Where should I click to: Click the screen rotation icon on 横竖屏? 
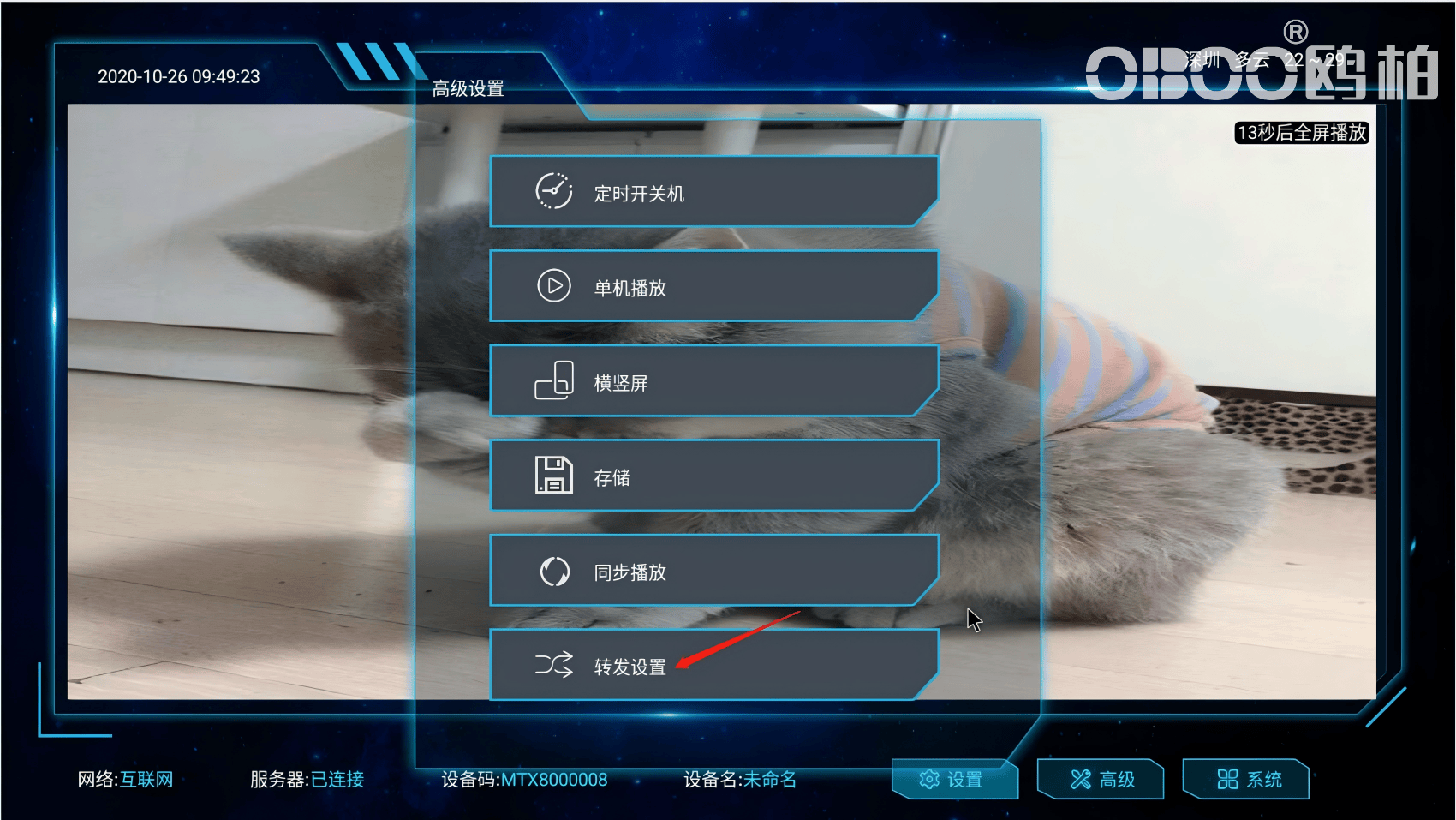click(x=553, y=380)
